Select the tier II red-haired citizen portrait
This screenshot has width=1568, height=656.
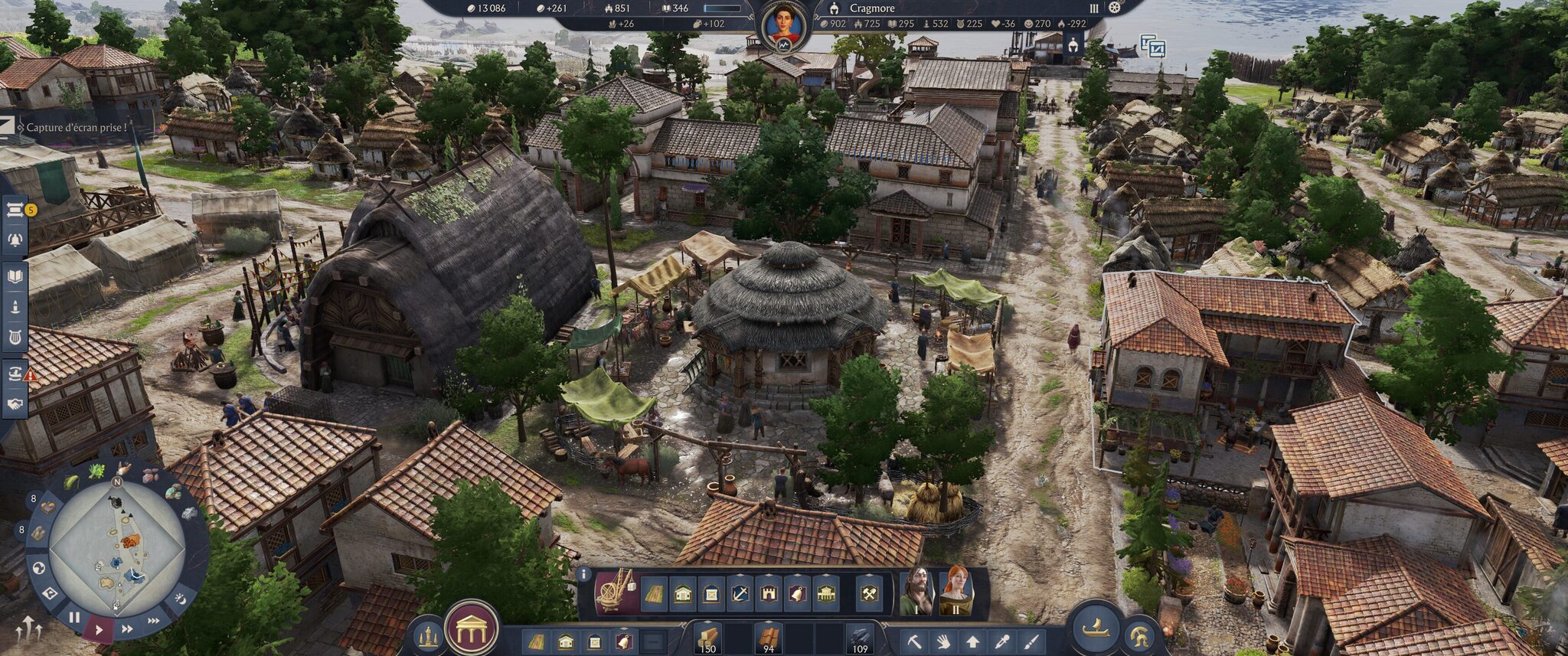(955, 591)
